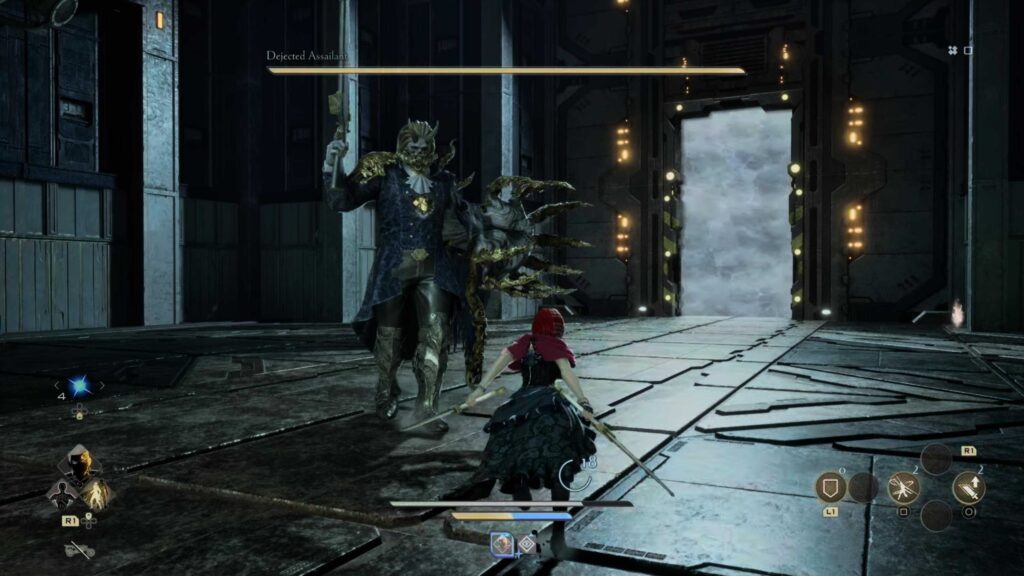Select the glowing golden figure icon

coord(98,492)
